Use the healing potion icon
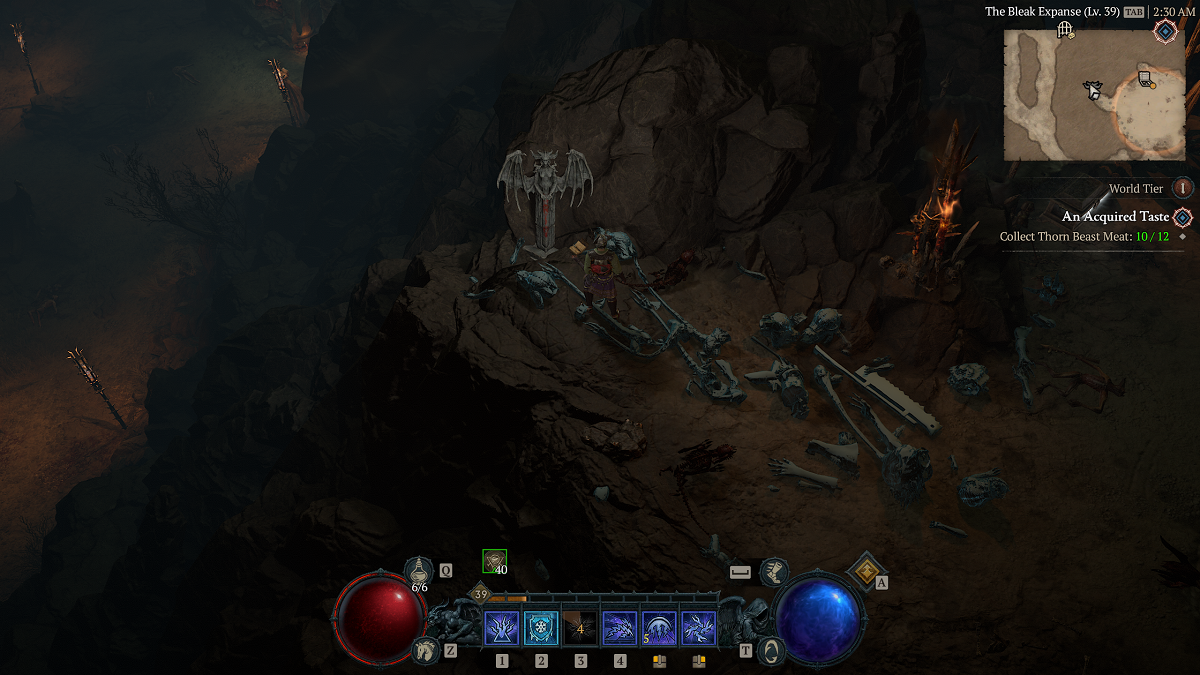1200x675 pixels. click(419, 571)
